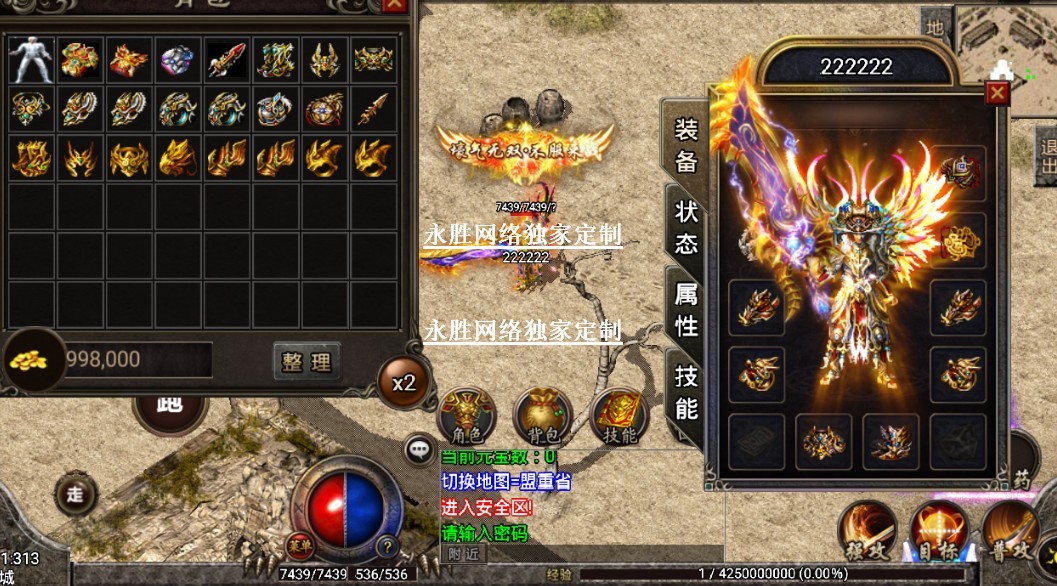Click the gold coin pile icon

click(30, 360)
